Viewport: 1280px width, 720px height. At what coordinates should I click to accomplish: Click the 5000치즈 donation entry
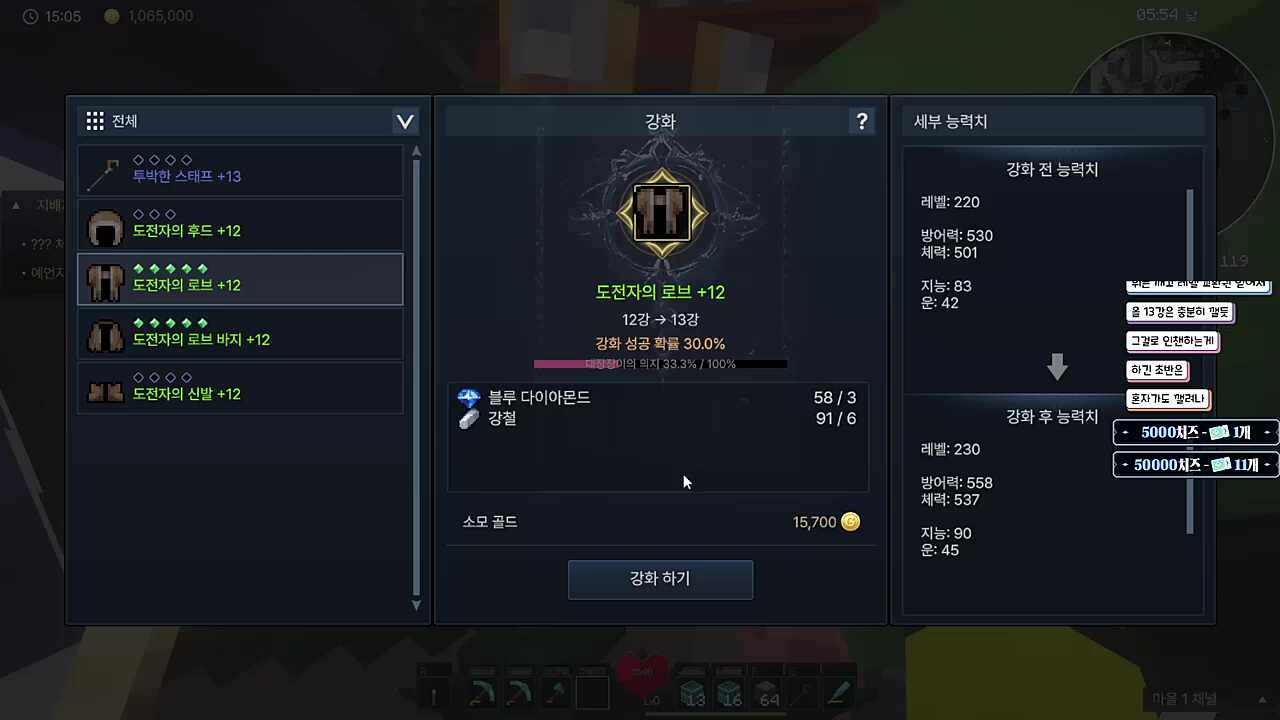click(1196, 432)
